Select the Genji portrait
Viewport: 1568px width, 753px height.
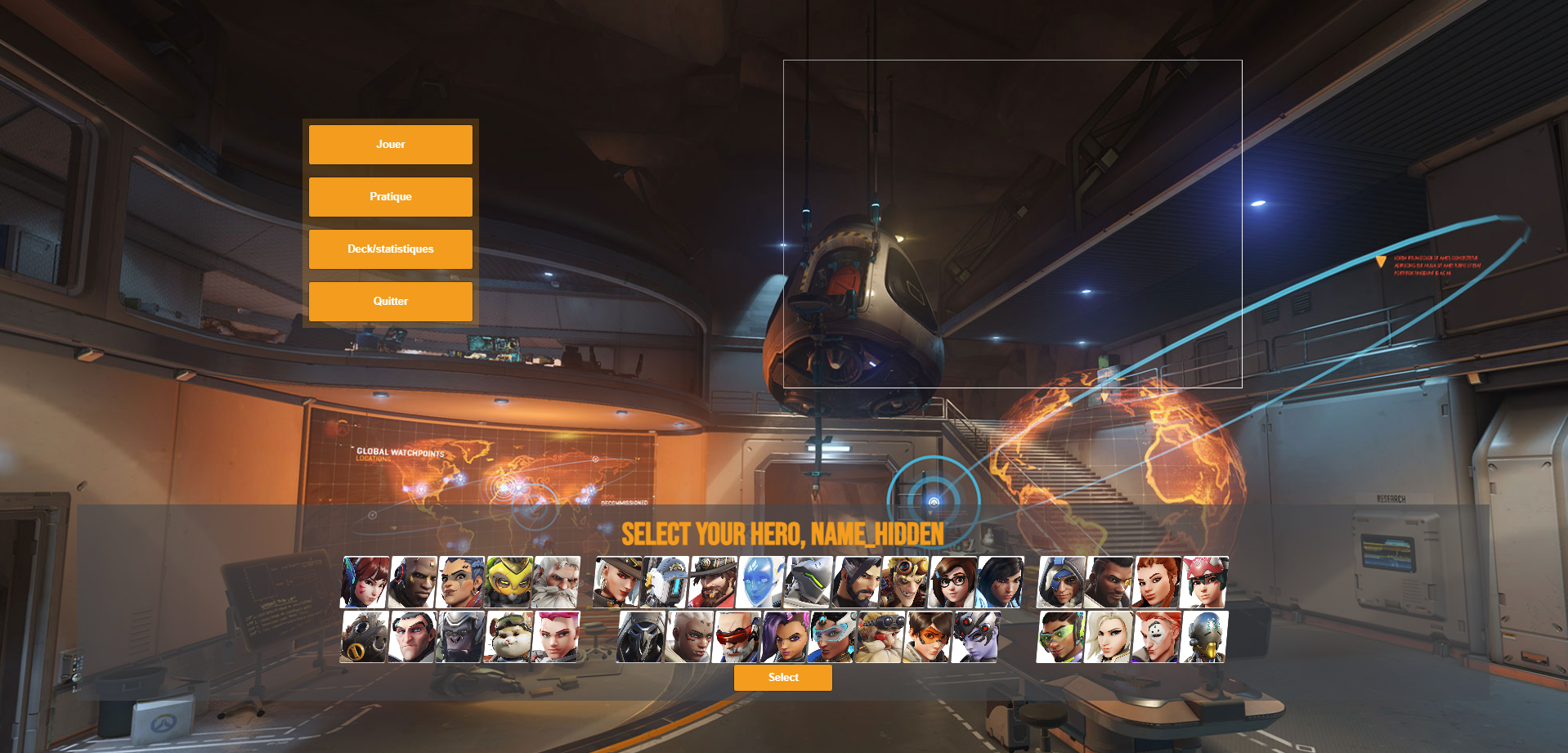(x=809, y=582)
